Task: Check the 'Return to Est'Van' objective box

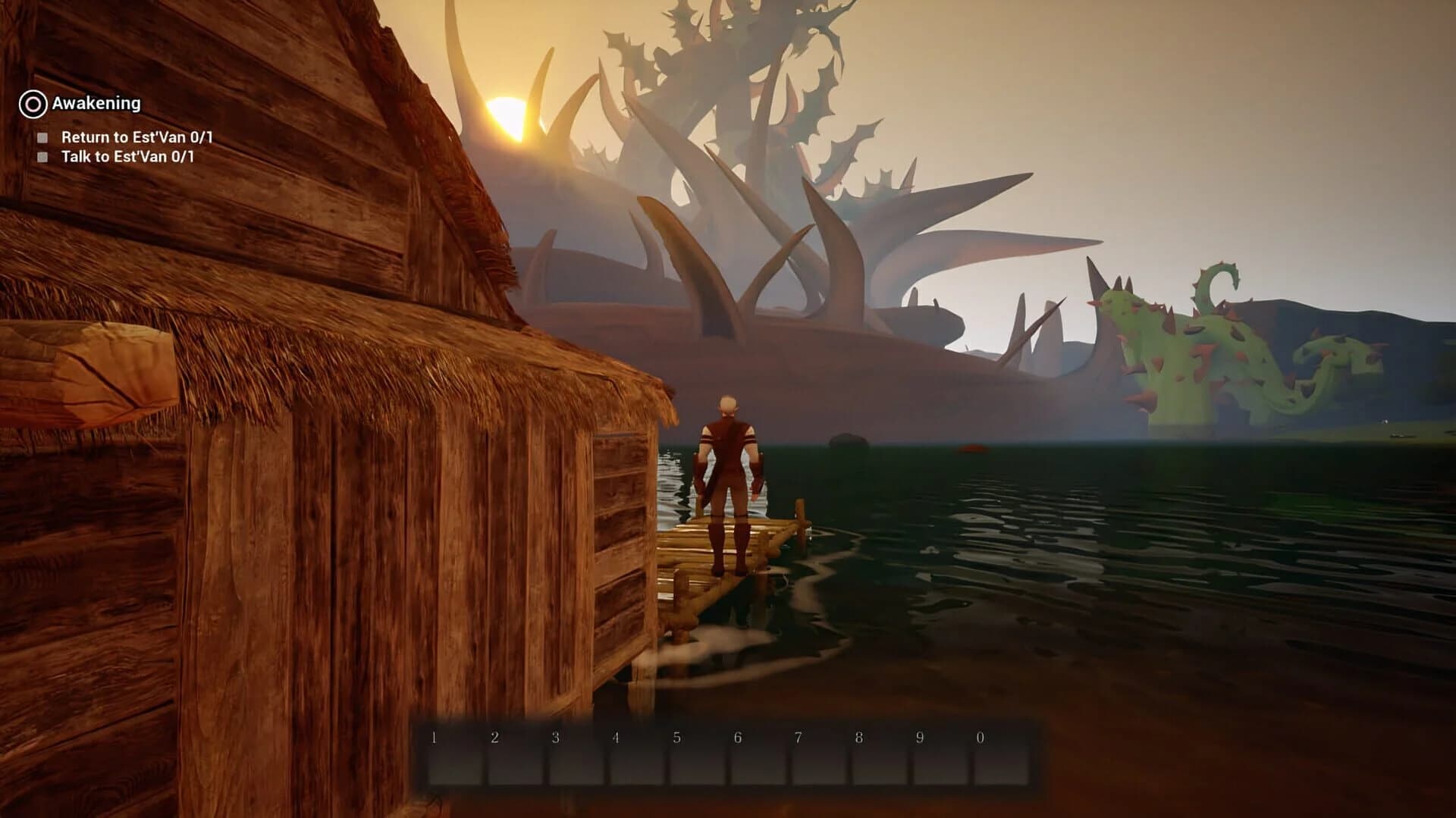Action: tap(42, 136)
